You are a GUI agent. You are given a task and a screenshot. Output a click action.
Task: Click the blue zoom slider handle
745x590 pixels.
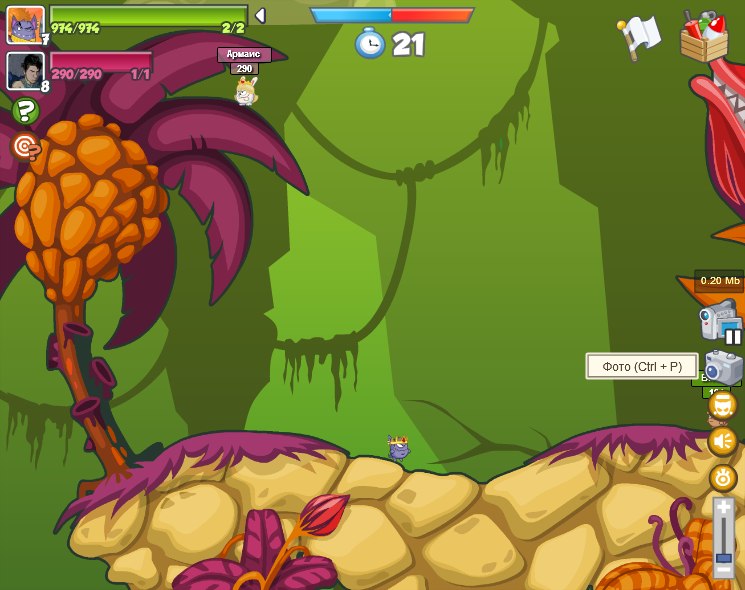click(x=723, y=557)
